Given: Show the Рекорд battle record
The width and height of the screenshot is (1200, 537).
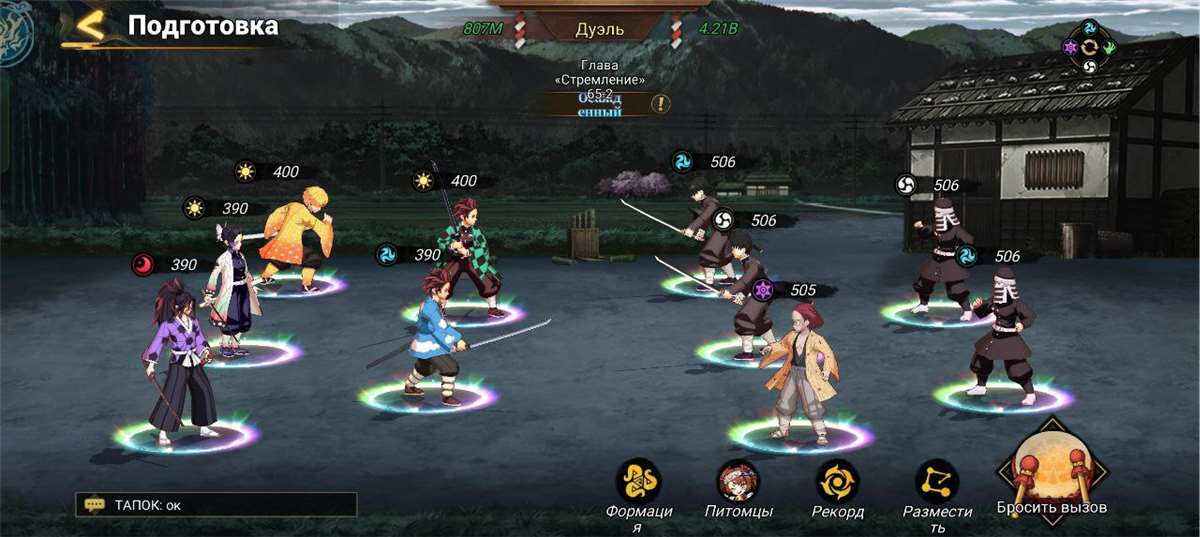Looking at the screenshot, I should (x=837, y=482).
